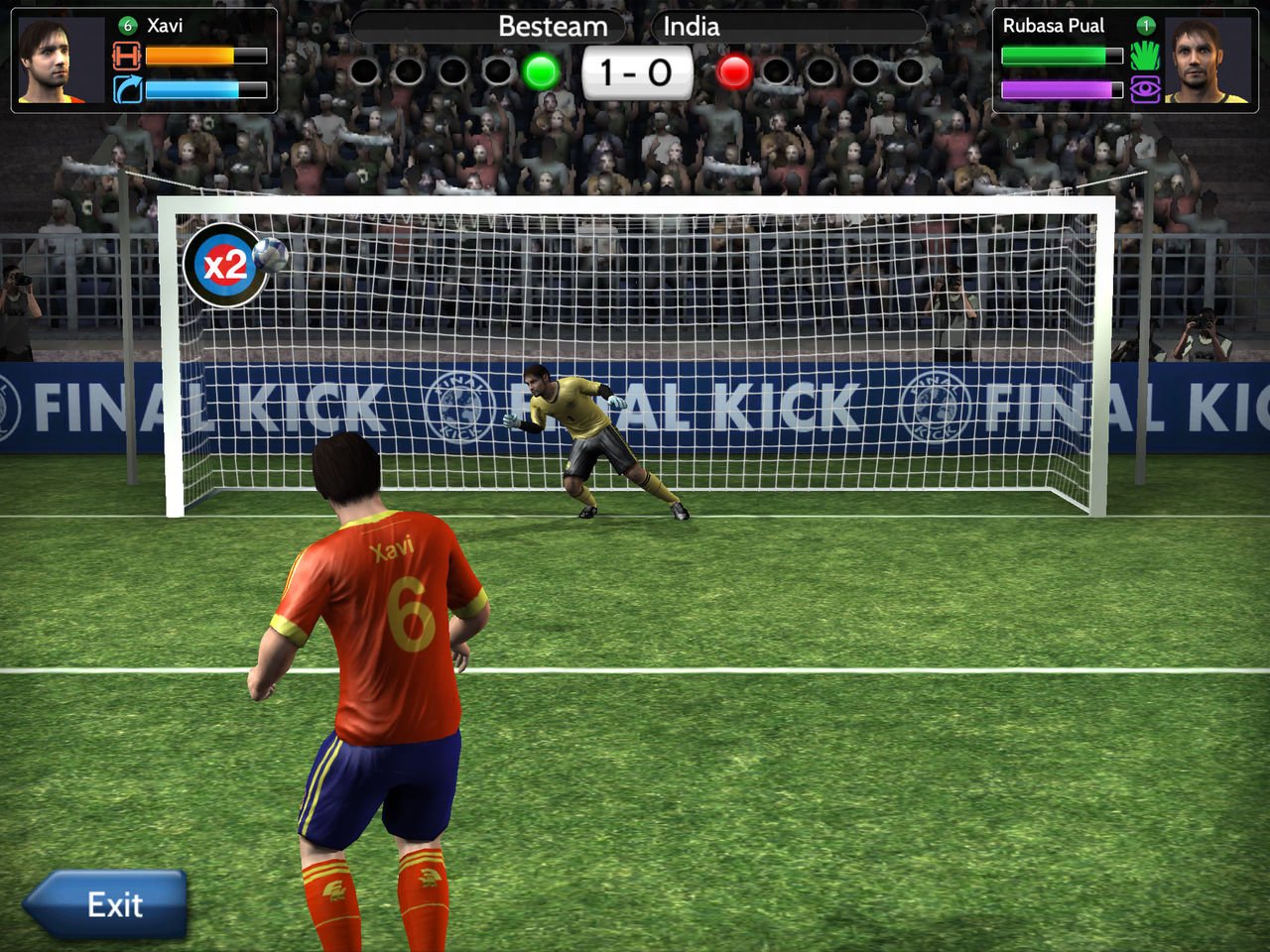Click the green goalkeeper glove icon
Image resolution: width=1270 pixels, height=952 pixels.
point(1143,57)
